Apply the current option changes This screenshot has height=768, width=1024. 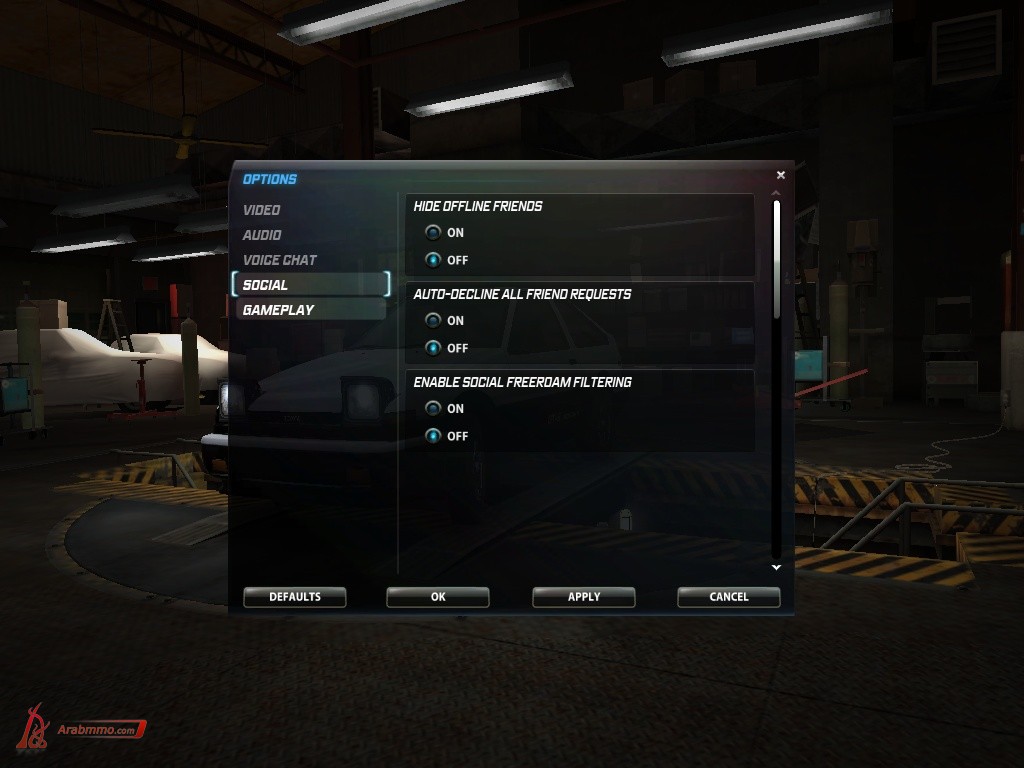[584, 597]
